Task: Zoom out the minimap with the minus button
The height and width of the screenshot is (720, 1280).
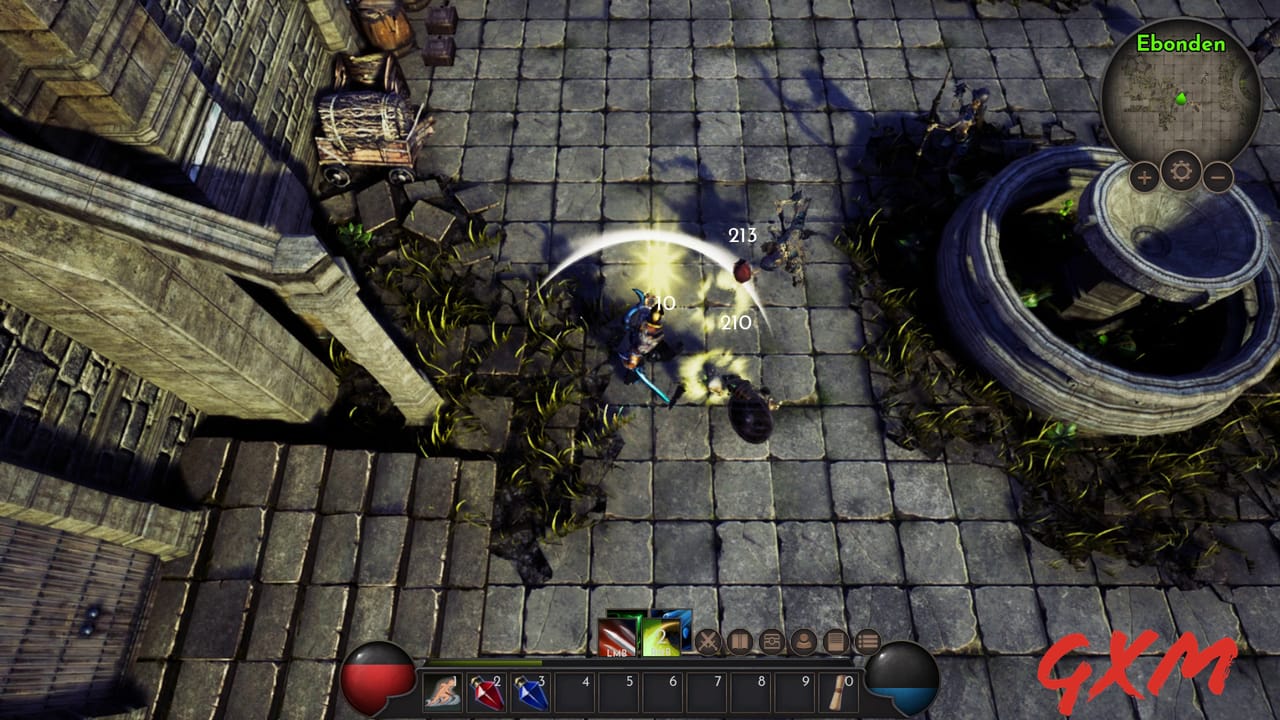Action: [x=1217, y=177]
